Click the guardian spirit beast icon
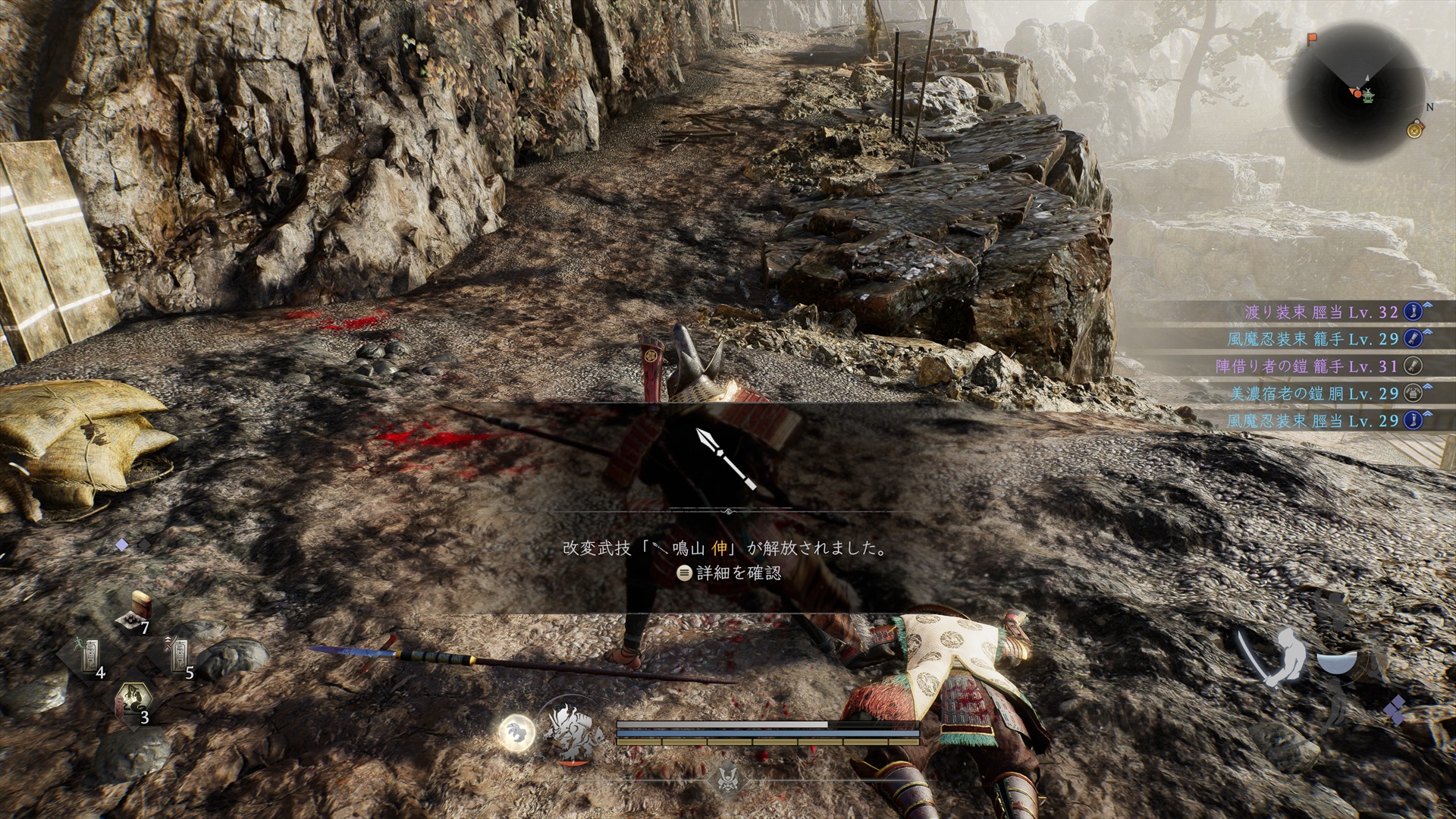 coord(573,733)
